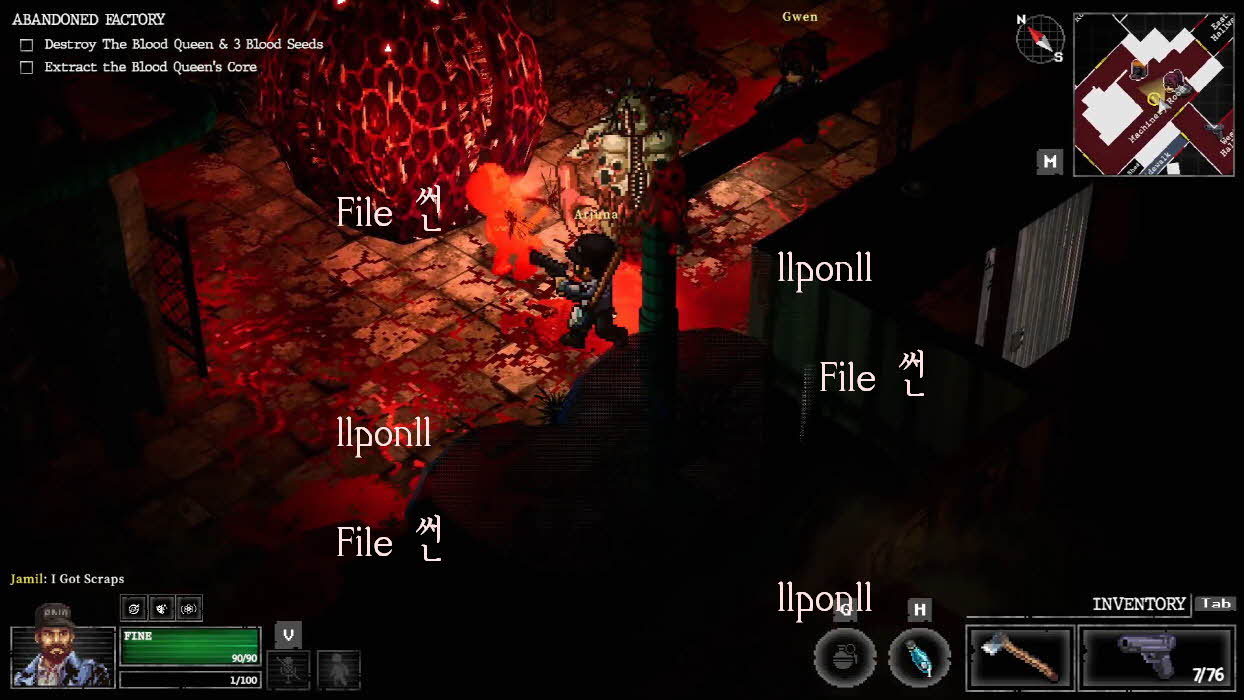Screen dimensions: 1244x700
Task: Use the grenade quick slot
Action: tap(845, 657)
